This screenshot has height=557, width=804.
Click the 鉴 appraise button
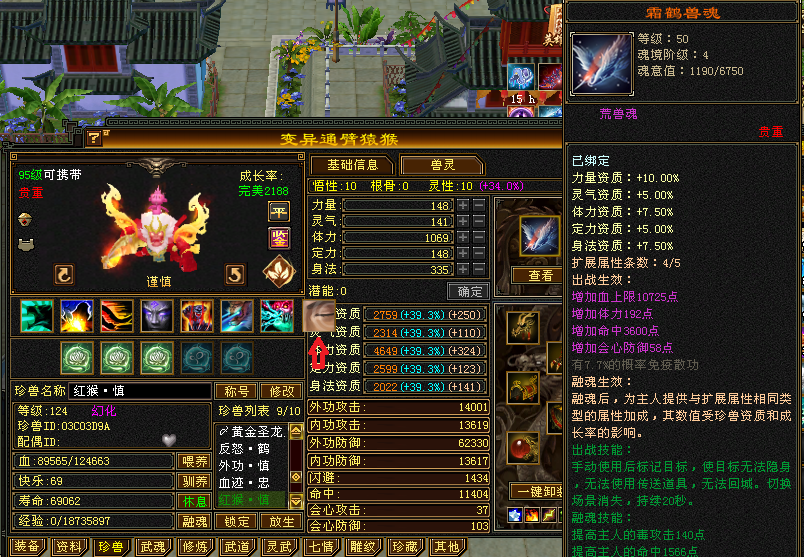[x=277, y=237]
